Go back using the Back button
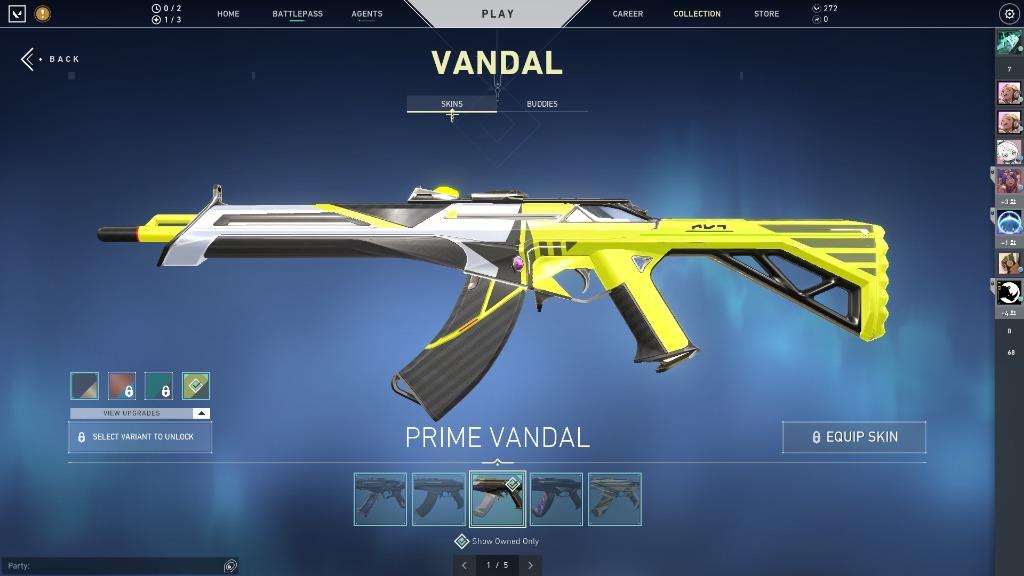This screenshot has width=1024, height=576. tap(51, 59)
